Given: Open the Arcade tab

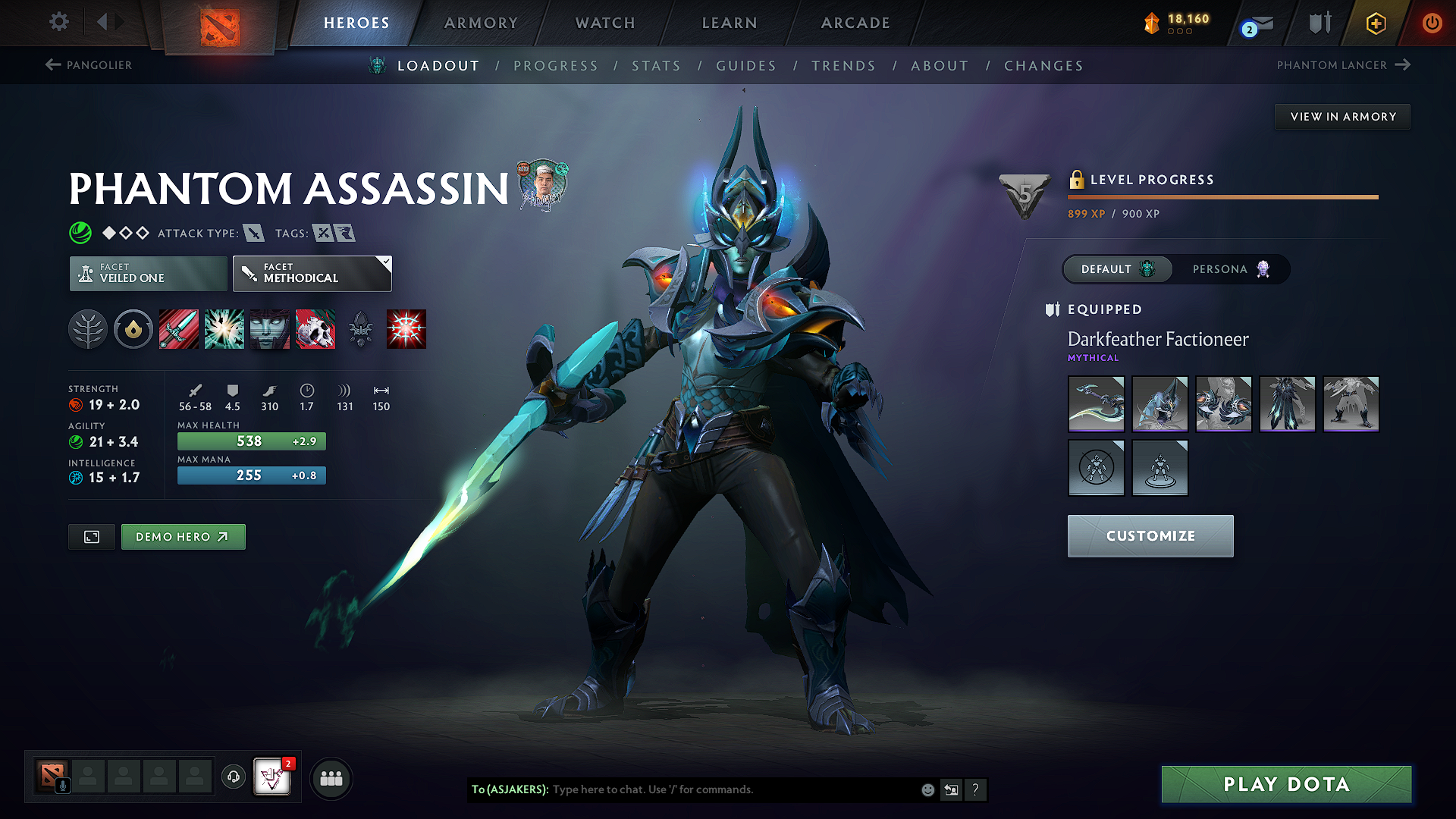Looking at the screenshot, I should click(855, 23).
